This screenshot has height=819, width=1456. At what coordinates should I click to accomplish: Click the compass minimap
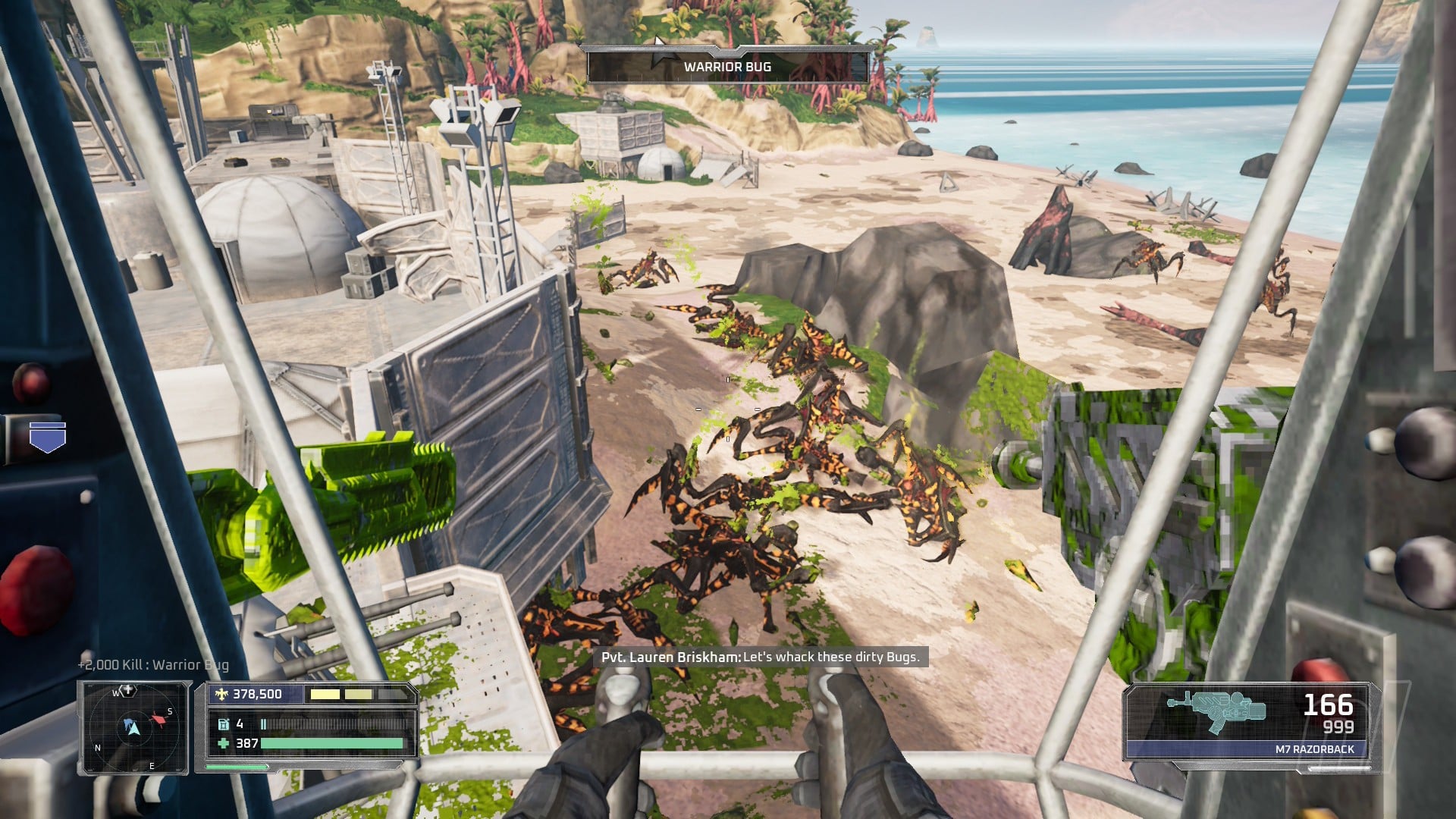coord(133,727)
